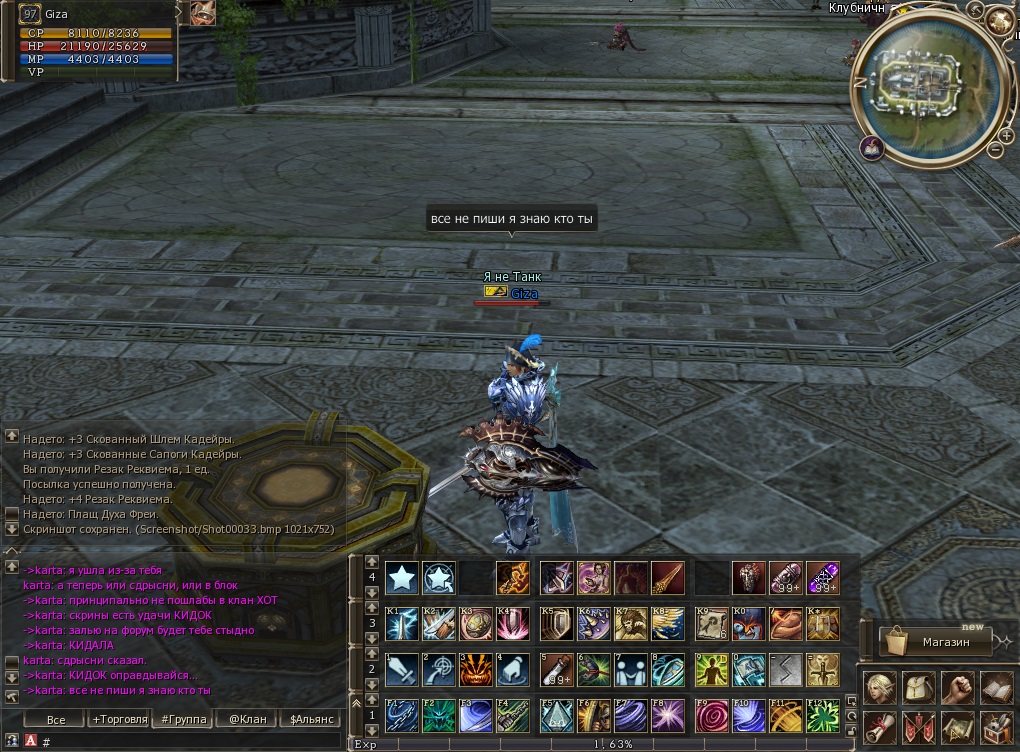Open the inventory backpack icon
The height and width of the screenshot is (752, 1020).
919,687
